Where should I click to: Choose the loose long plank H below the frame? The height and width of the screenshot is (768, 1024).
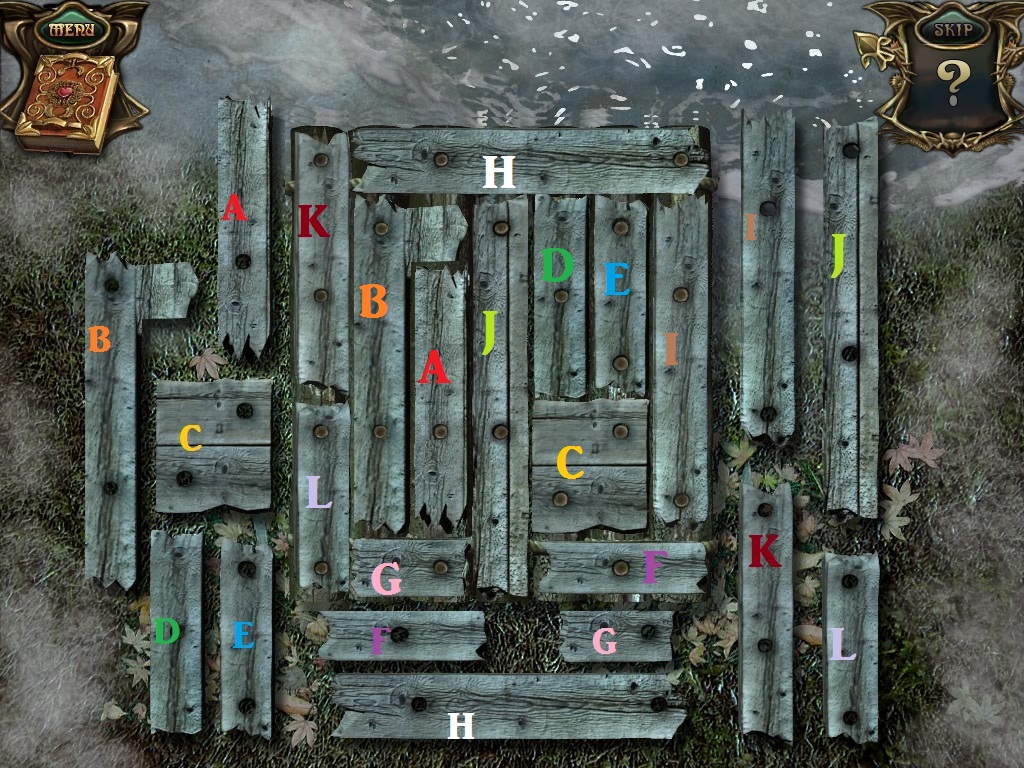coord(507,706)
